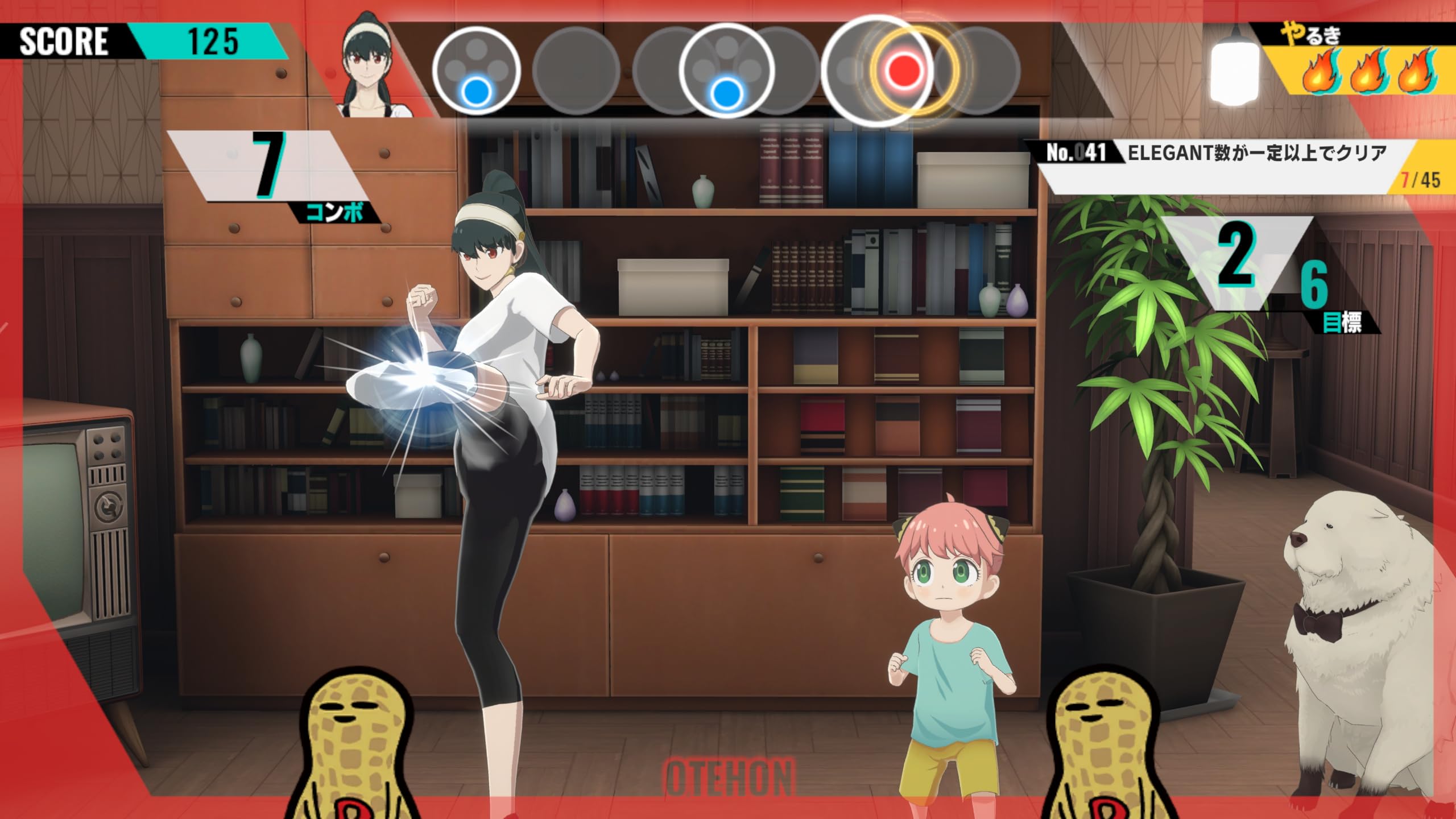Hit the red rhythm note
The width and height of the screenshot is (1456, 819).
coord(903,71)
